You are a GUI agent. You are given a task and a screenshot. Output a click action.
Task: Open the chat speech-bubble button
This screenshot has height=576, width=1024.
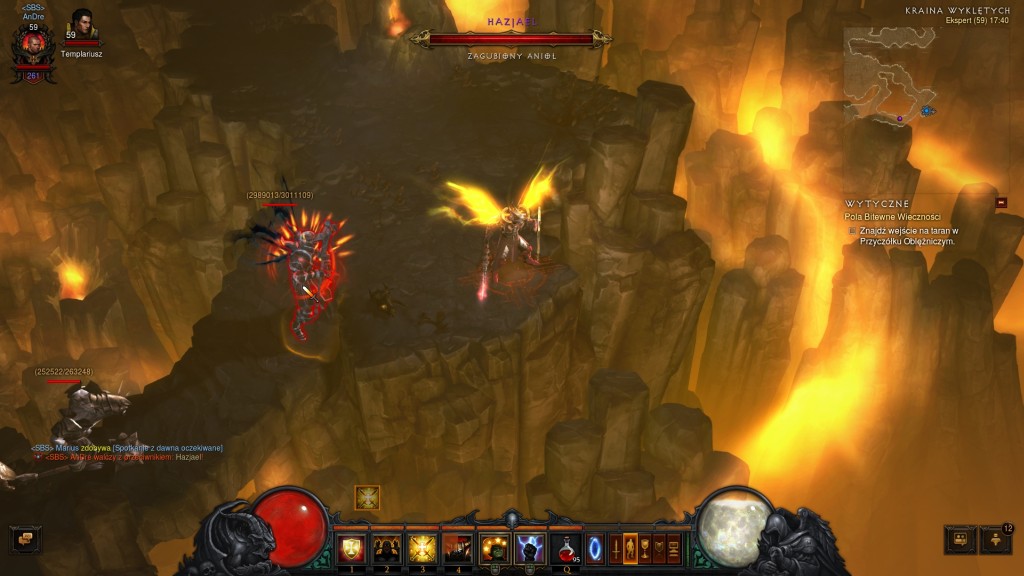pos(22,539)
